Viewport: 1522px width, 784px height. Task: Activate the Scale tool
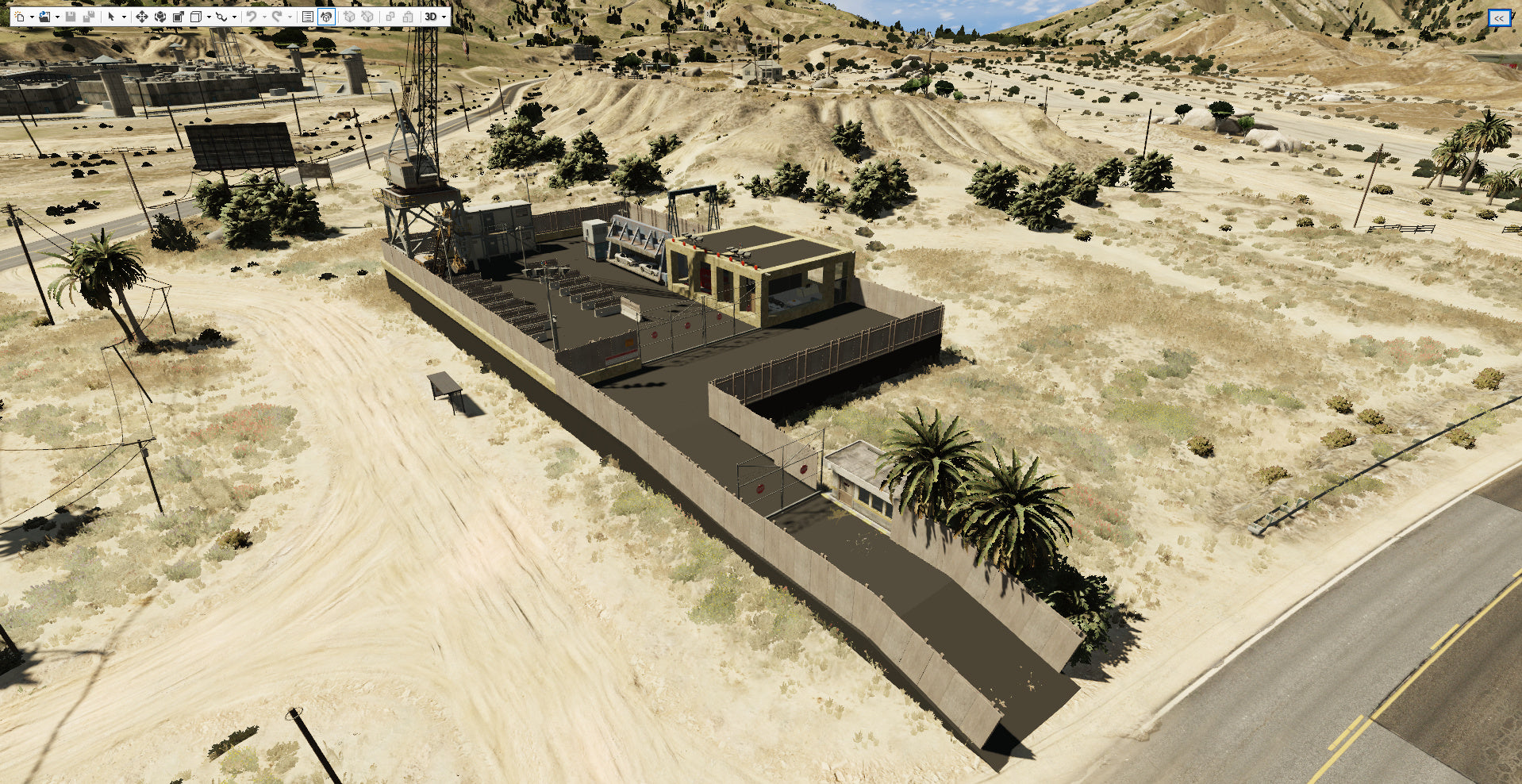pos(178,16)
